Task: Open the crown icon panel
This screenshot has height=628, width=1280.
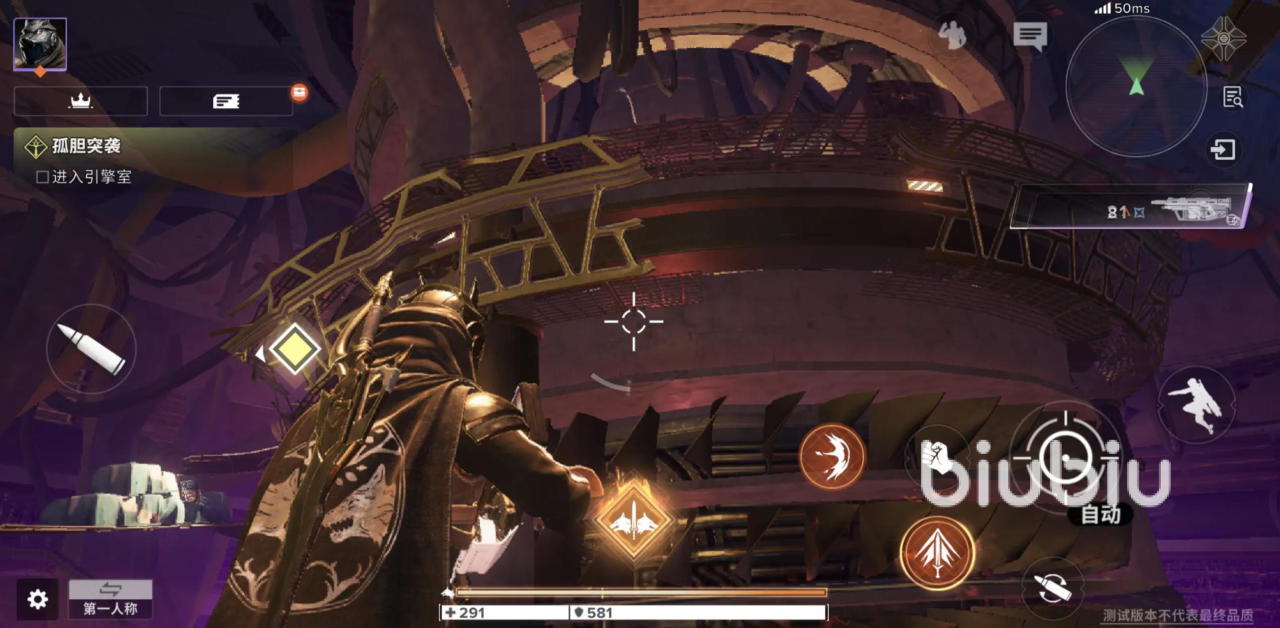Action: coord(80,101)
